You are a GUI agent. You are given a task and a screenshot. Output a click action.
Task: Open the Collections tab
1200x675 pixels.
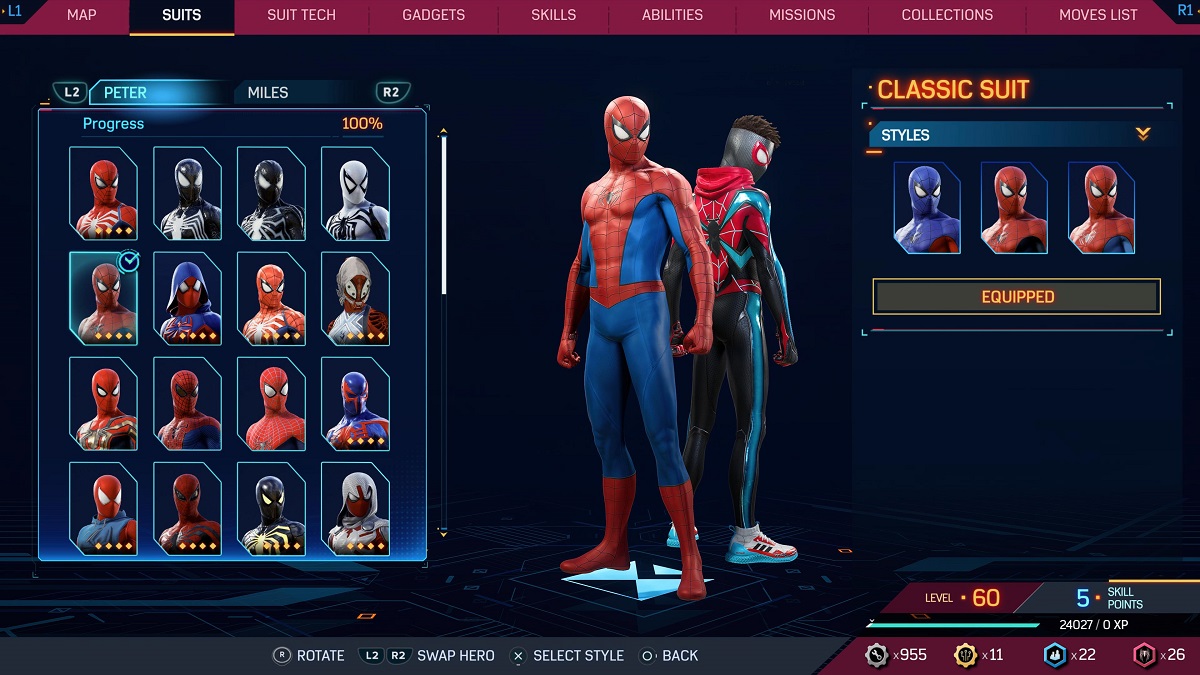pyautogui.click(x=947, y=15)
